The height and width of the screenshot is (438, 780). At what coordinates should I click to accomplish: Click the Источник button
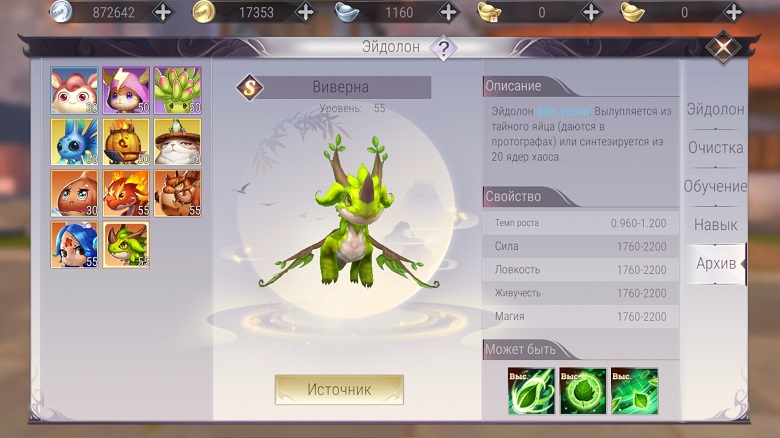339,389
